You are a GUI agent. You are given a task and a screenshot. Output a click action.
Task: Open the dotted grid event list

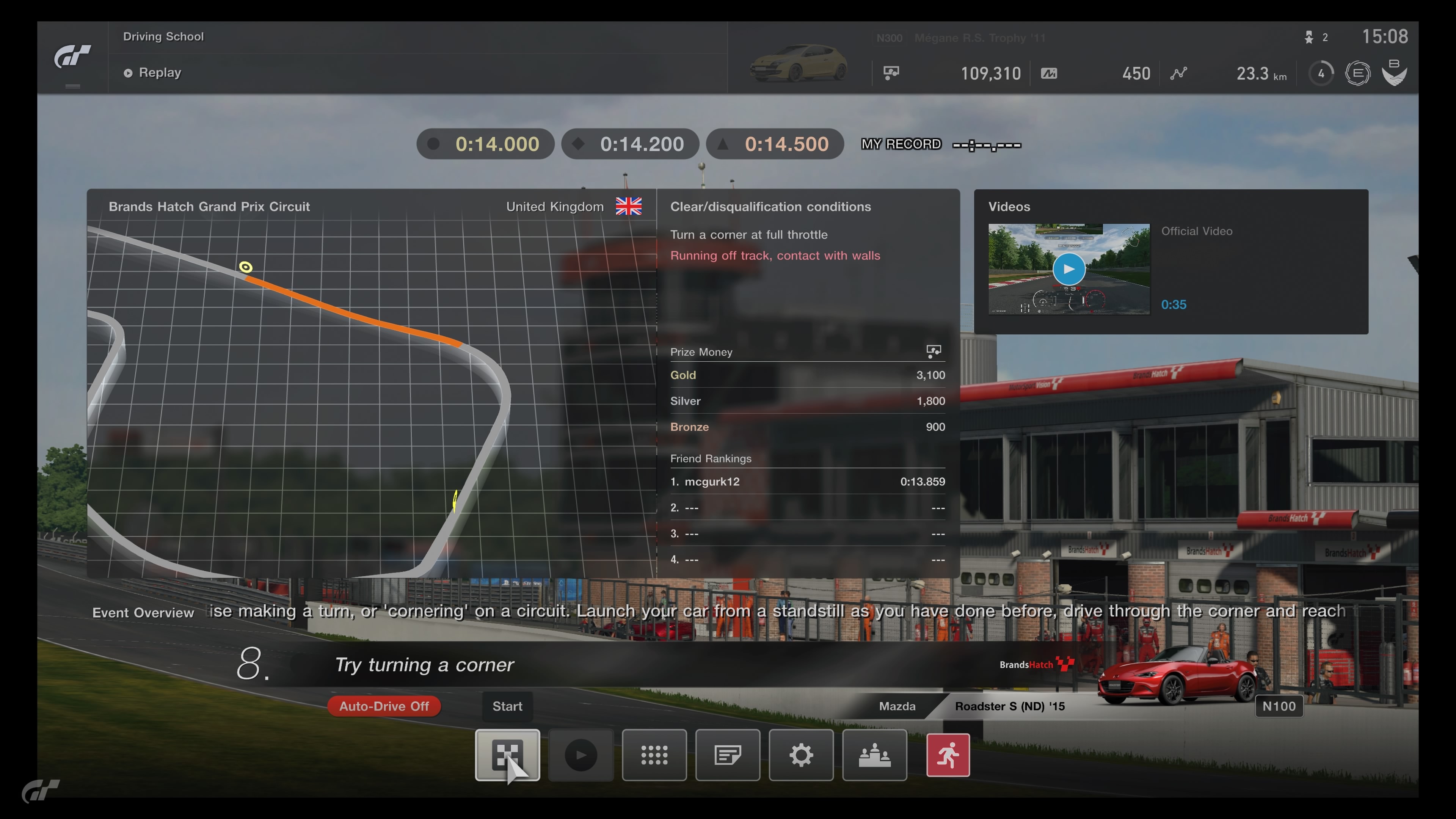(x=654, y=755)
